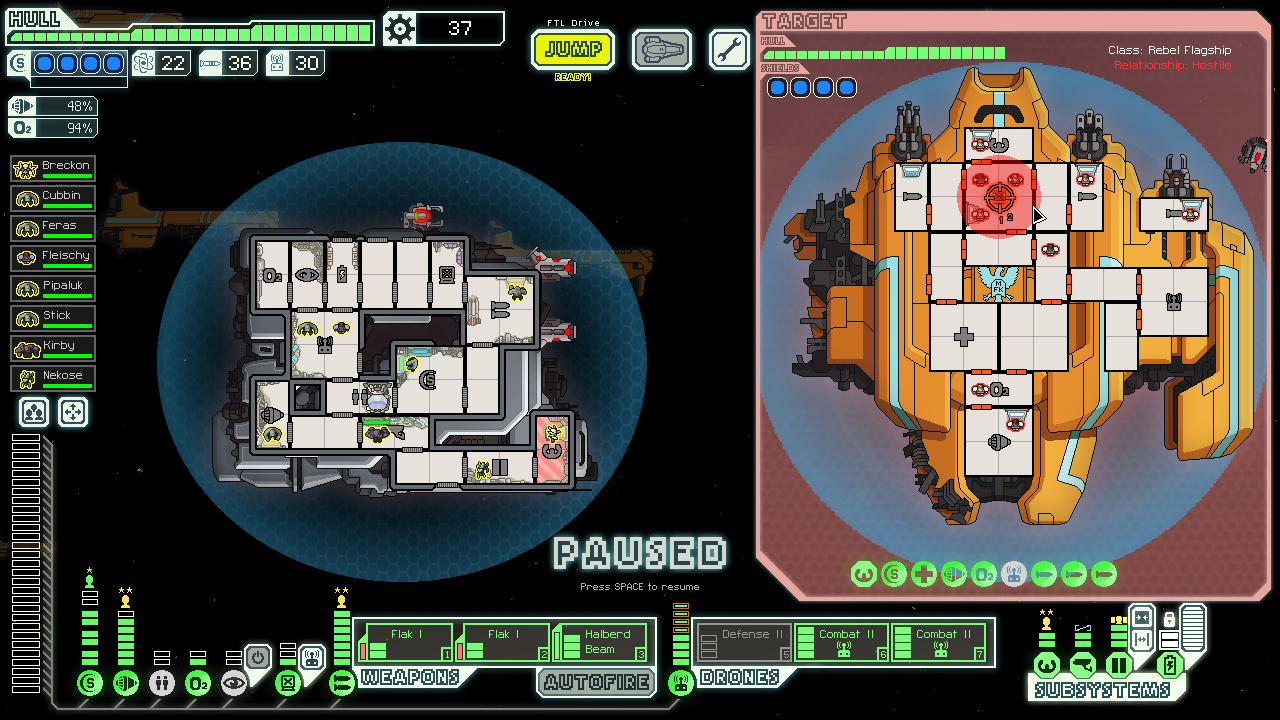Select crew member Fleischy
Image resolution: width=1280 pixels, height=720 pixels.
(53, 258)
